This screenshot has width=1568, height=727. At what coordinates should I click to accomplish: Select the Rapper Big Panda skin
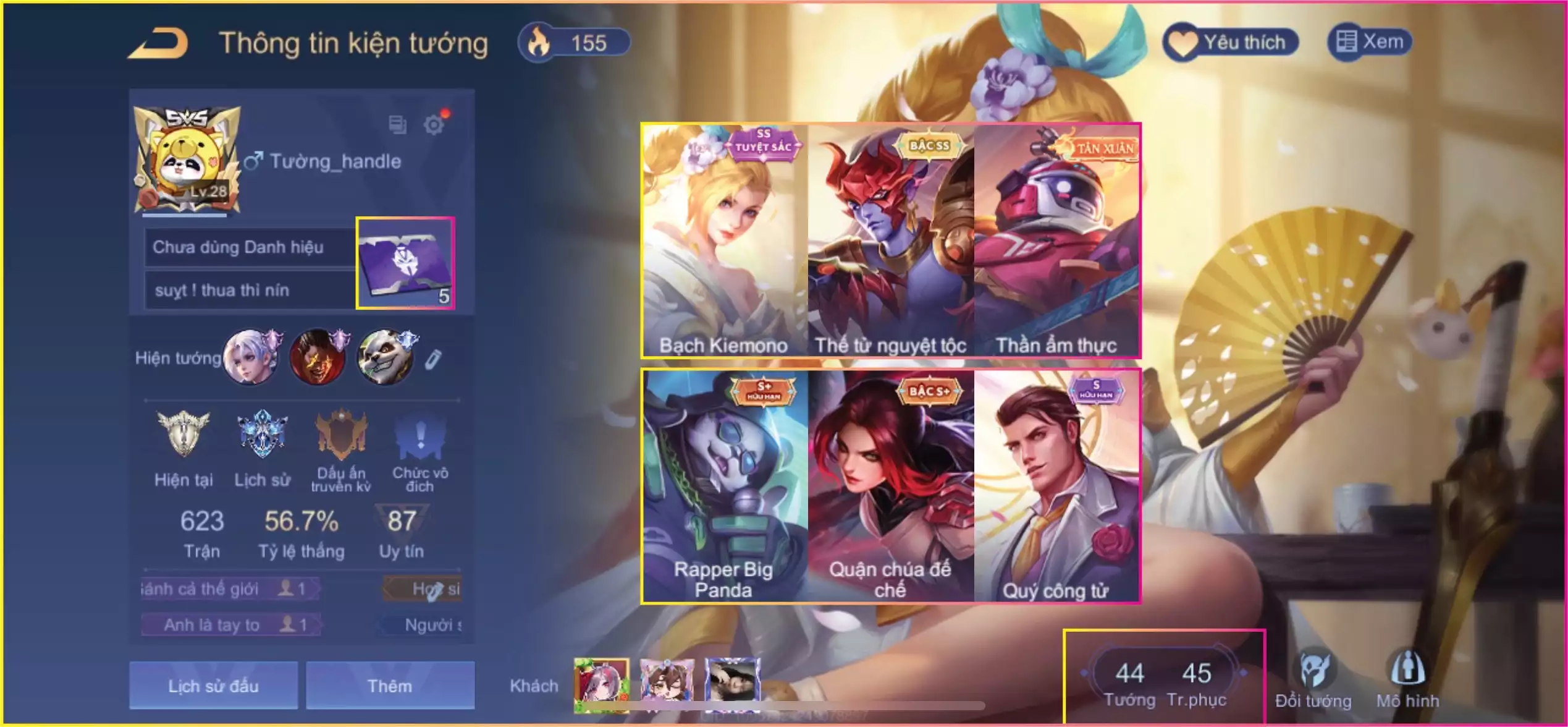click(x=724, y=486)
